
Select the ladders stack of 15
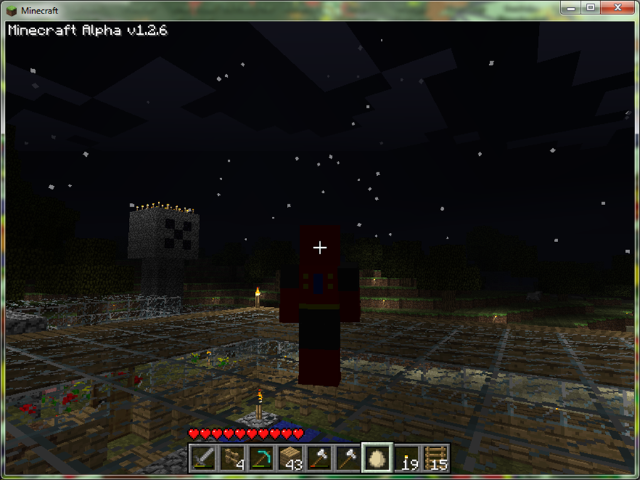435,458
